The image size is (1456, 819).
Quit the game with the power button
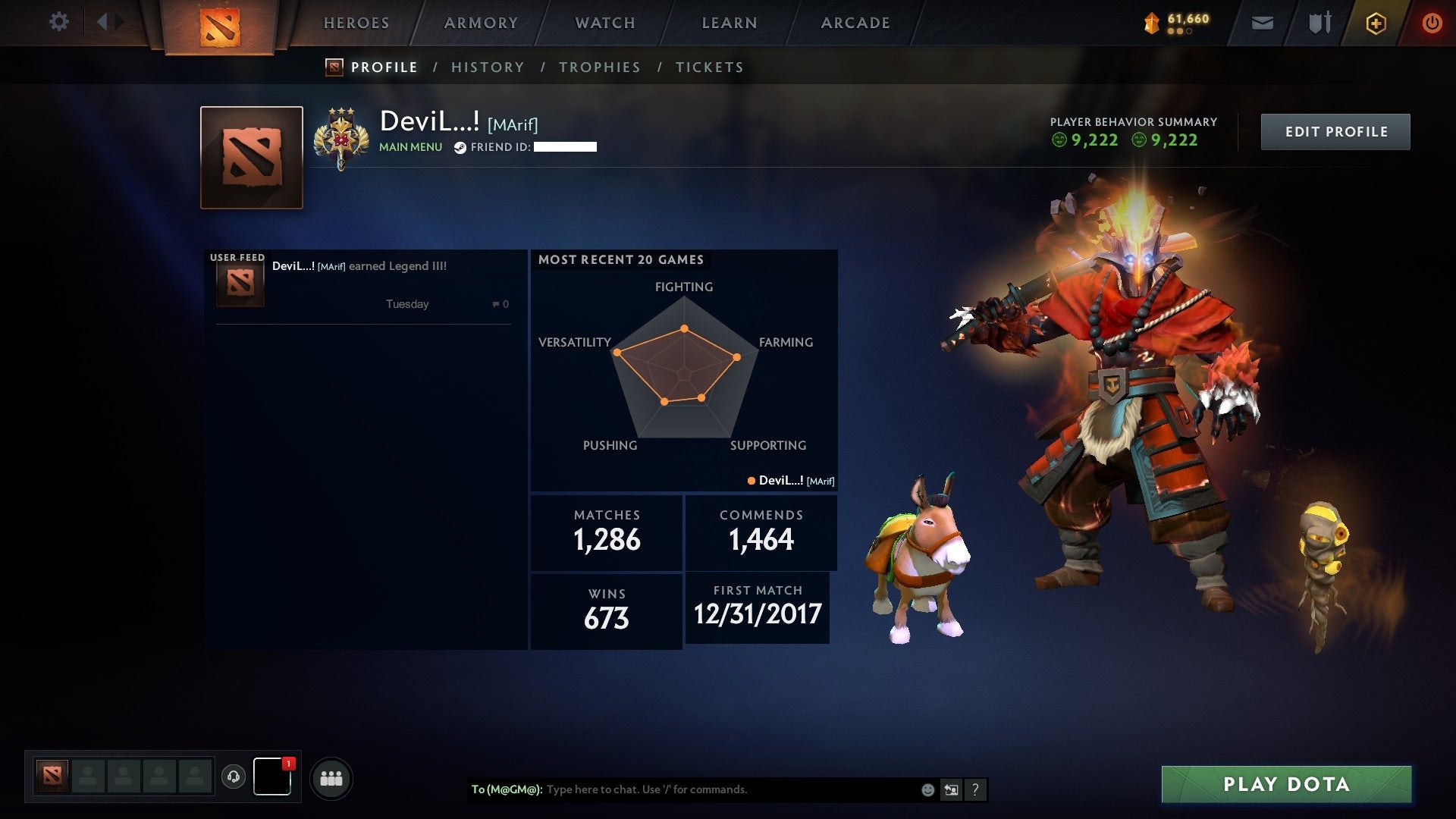click(1432, 24)
